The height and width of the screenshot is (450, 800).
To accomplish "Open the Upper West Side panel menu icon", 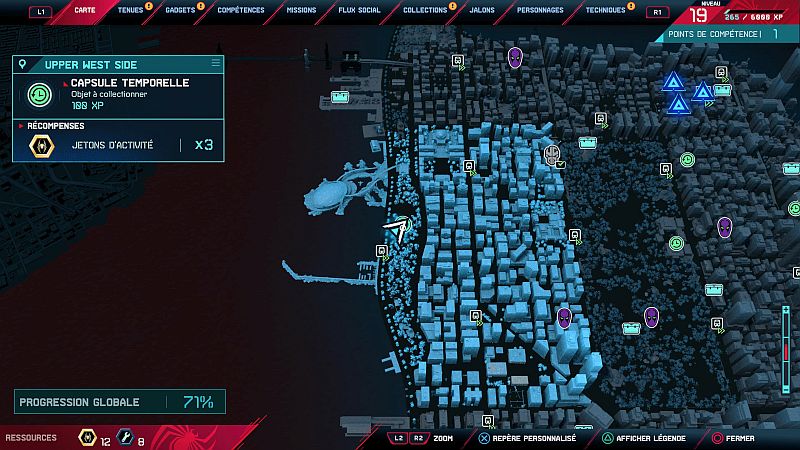I will click(x=214, y=63).
